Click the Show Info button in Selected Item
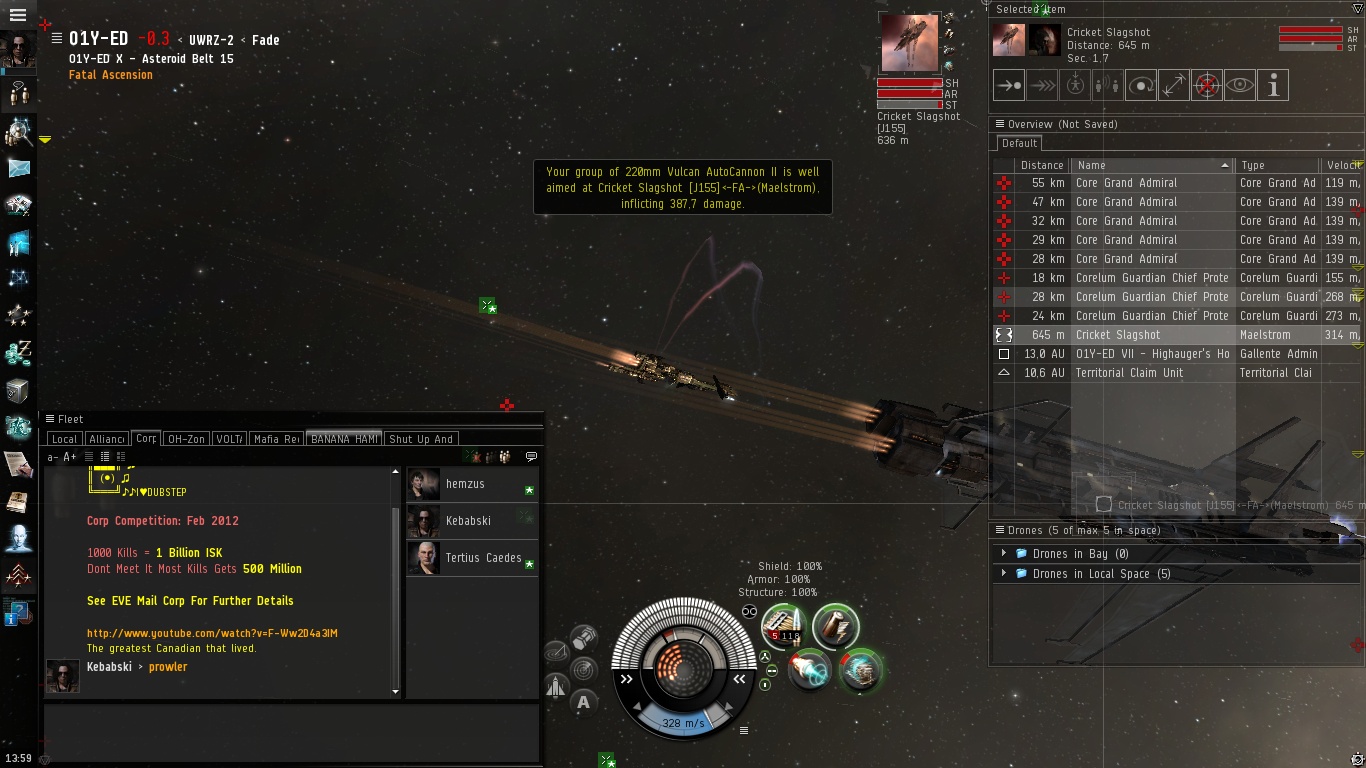 [1273, 86]
